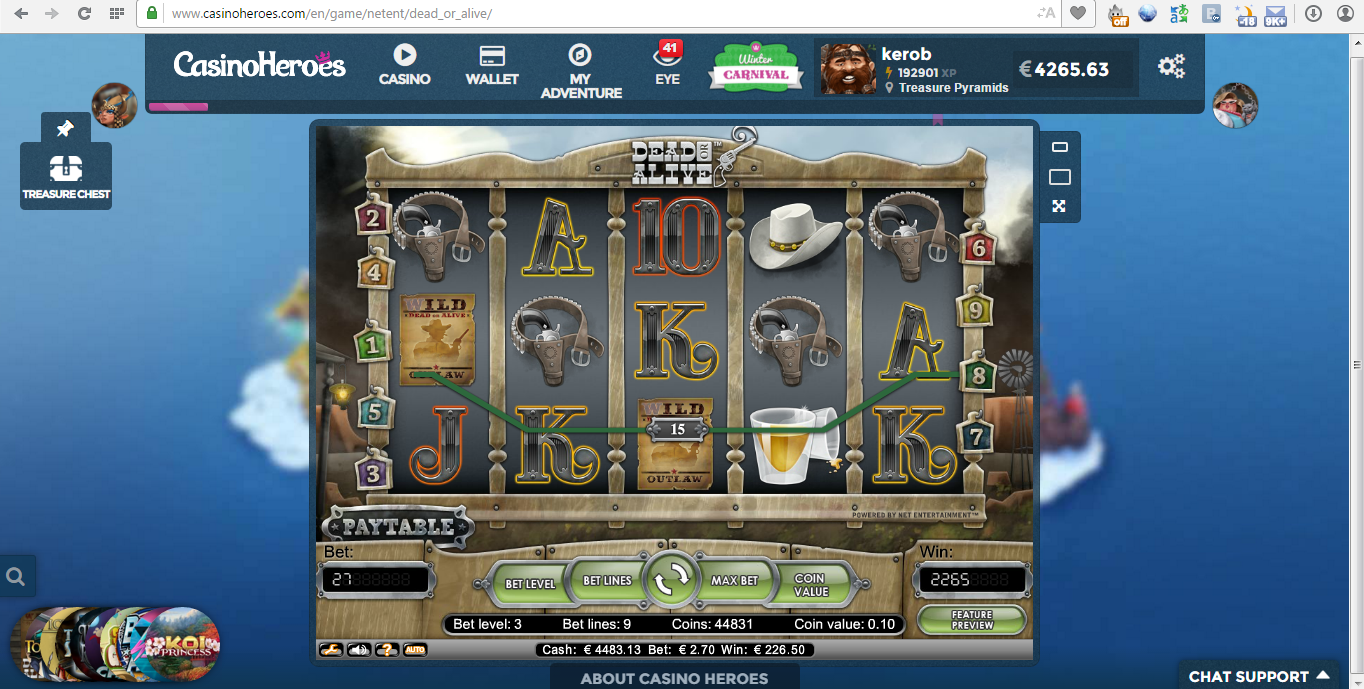Activate the Auto play button
Image resolution: width=1364 pixels, height=689 pixels.
coord(414,650)
